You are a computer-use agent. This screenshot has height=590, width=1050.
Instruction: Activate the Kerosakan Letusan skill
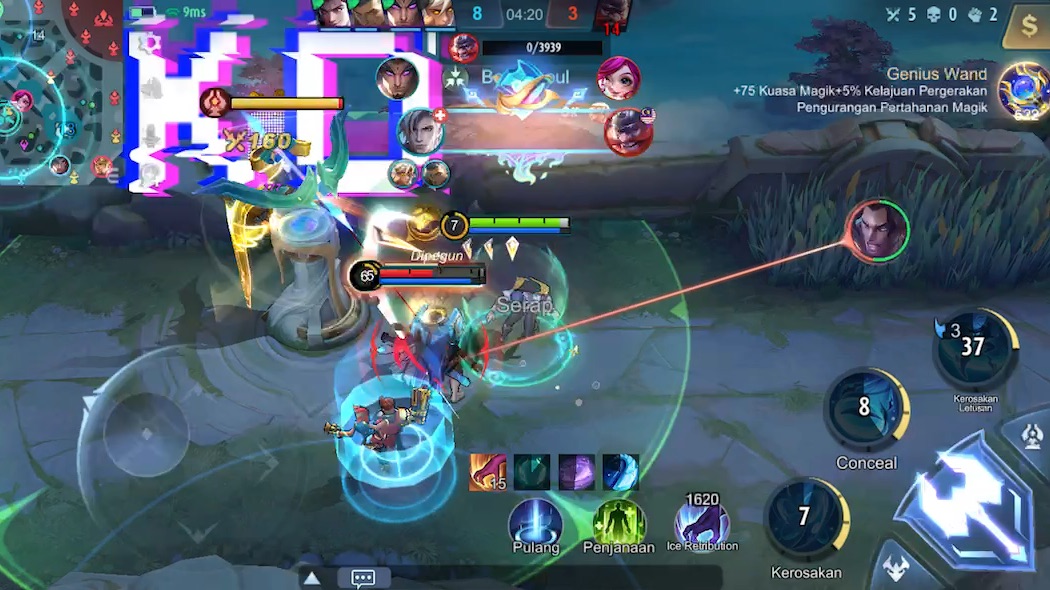(973, 348)
